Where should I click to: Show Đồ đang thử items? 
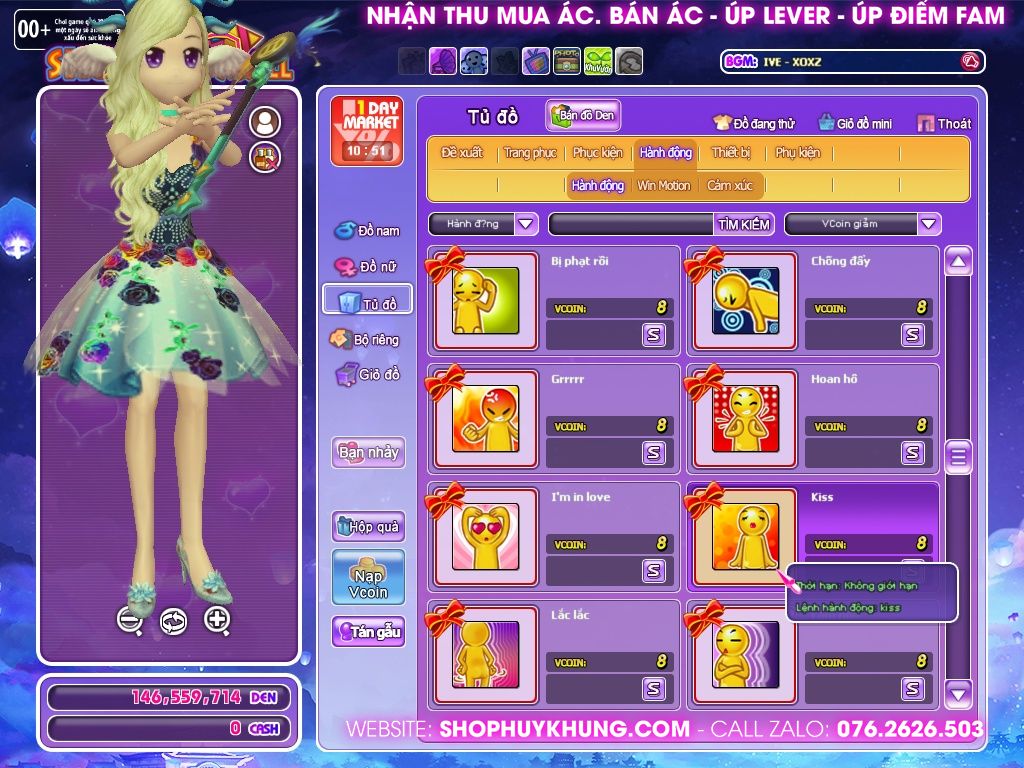(x=754, y=124)
